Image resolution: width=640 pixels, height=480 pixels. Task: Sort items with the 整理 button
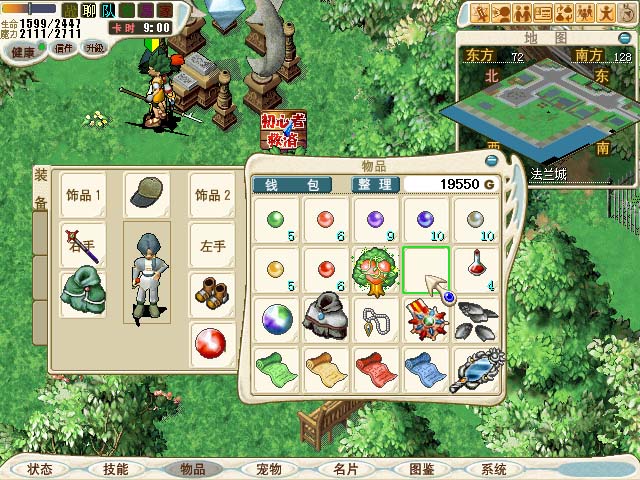(375, 184)
